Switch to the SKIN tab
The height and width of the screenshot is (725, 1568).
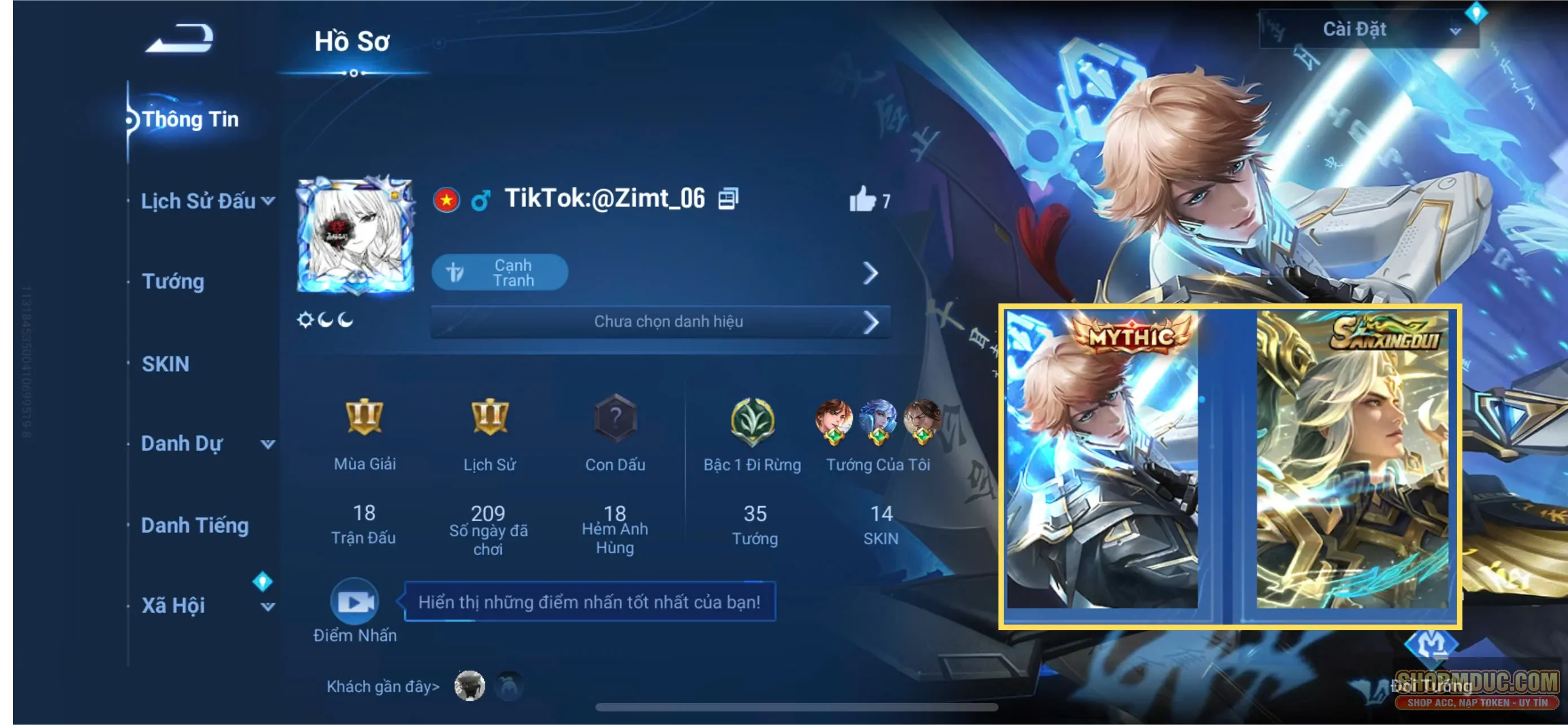165,364
